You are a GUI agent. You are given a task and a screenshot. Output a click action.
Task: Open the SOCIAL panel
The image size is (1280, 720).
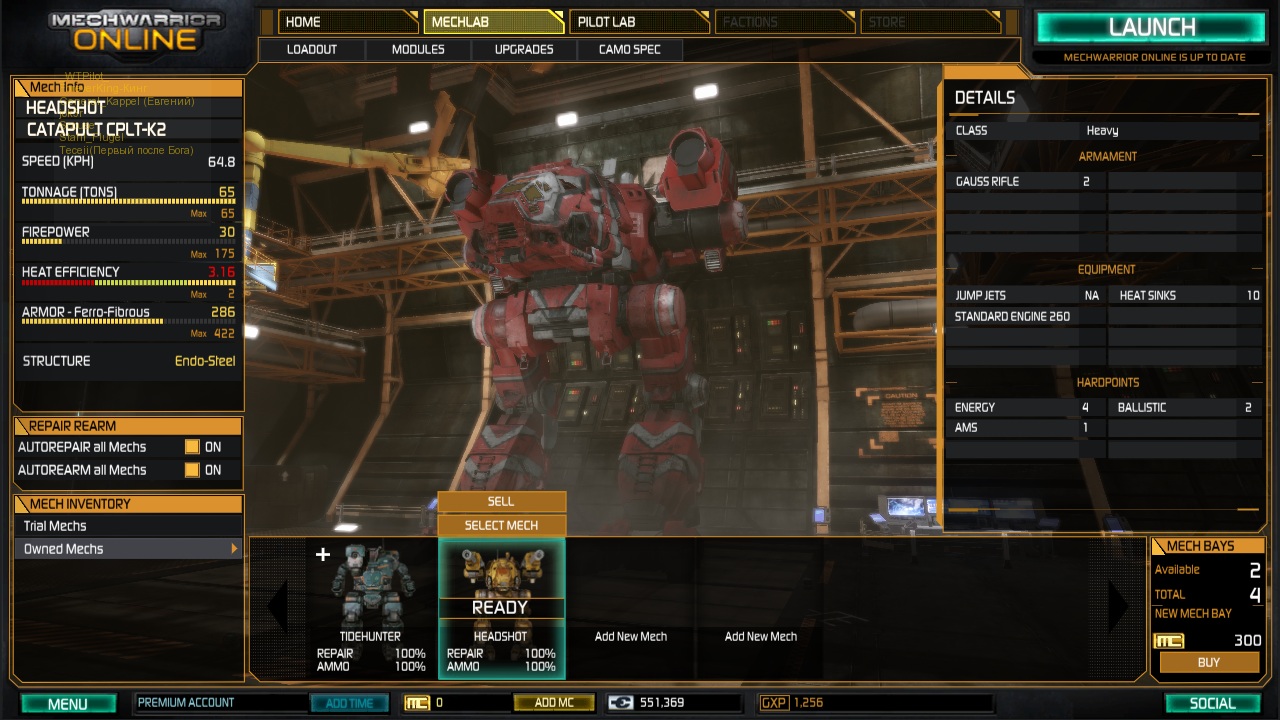[x=1212, y=704]
